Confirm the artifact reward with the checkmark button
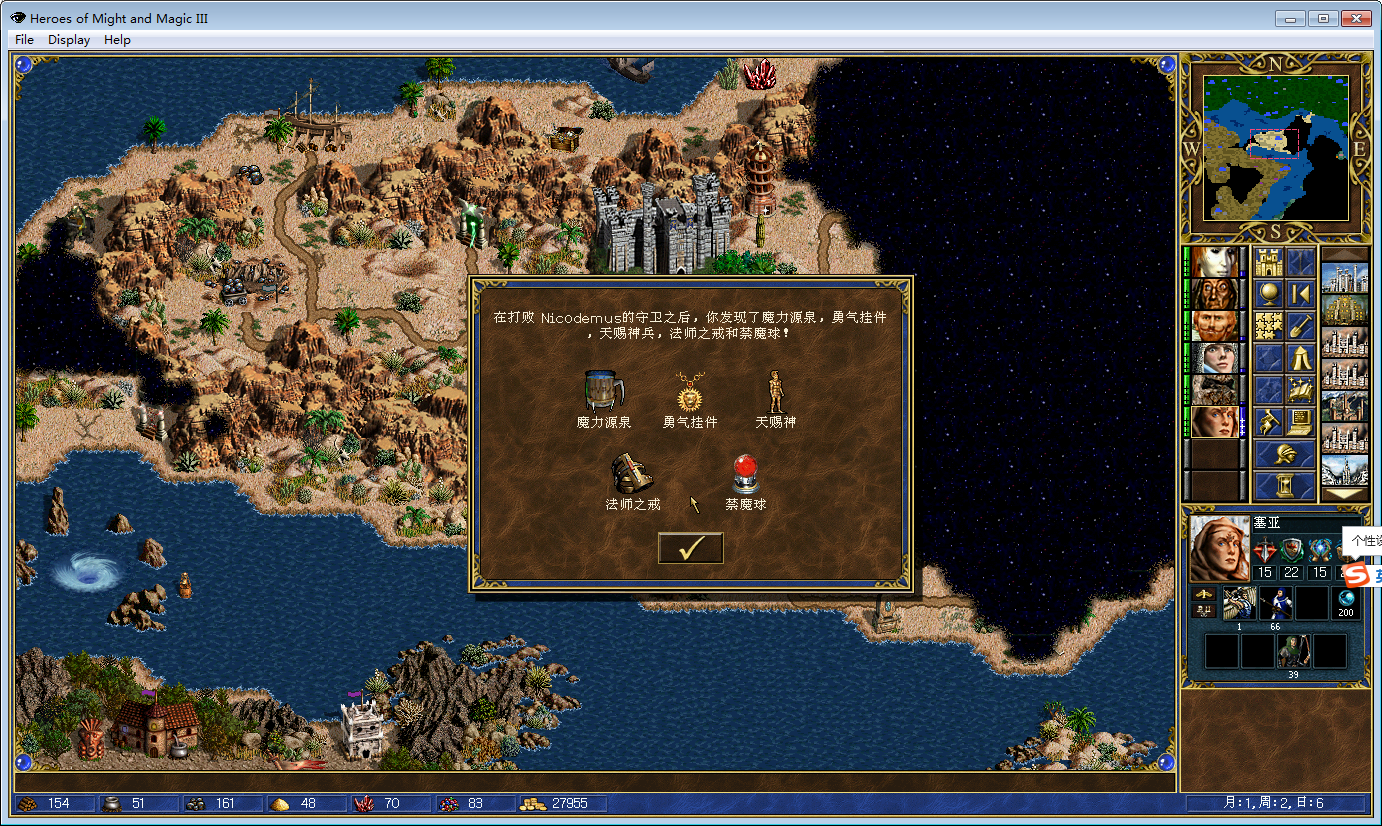The image size is (1382, 826). pos(690,548)
